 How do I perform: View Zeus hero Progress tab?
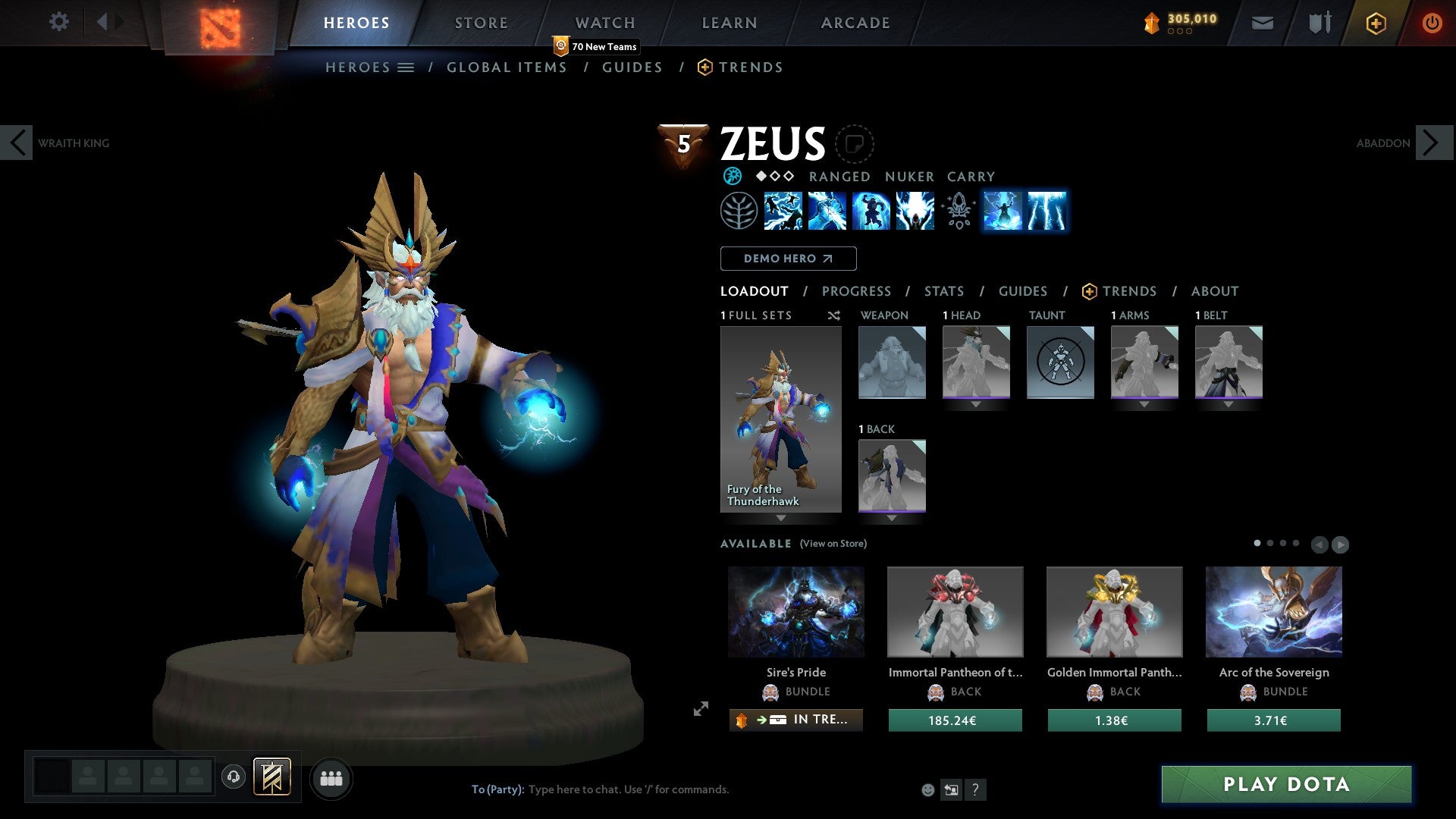click(x=856, y=291)
